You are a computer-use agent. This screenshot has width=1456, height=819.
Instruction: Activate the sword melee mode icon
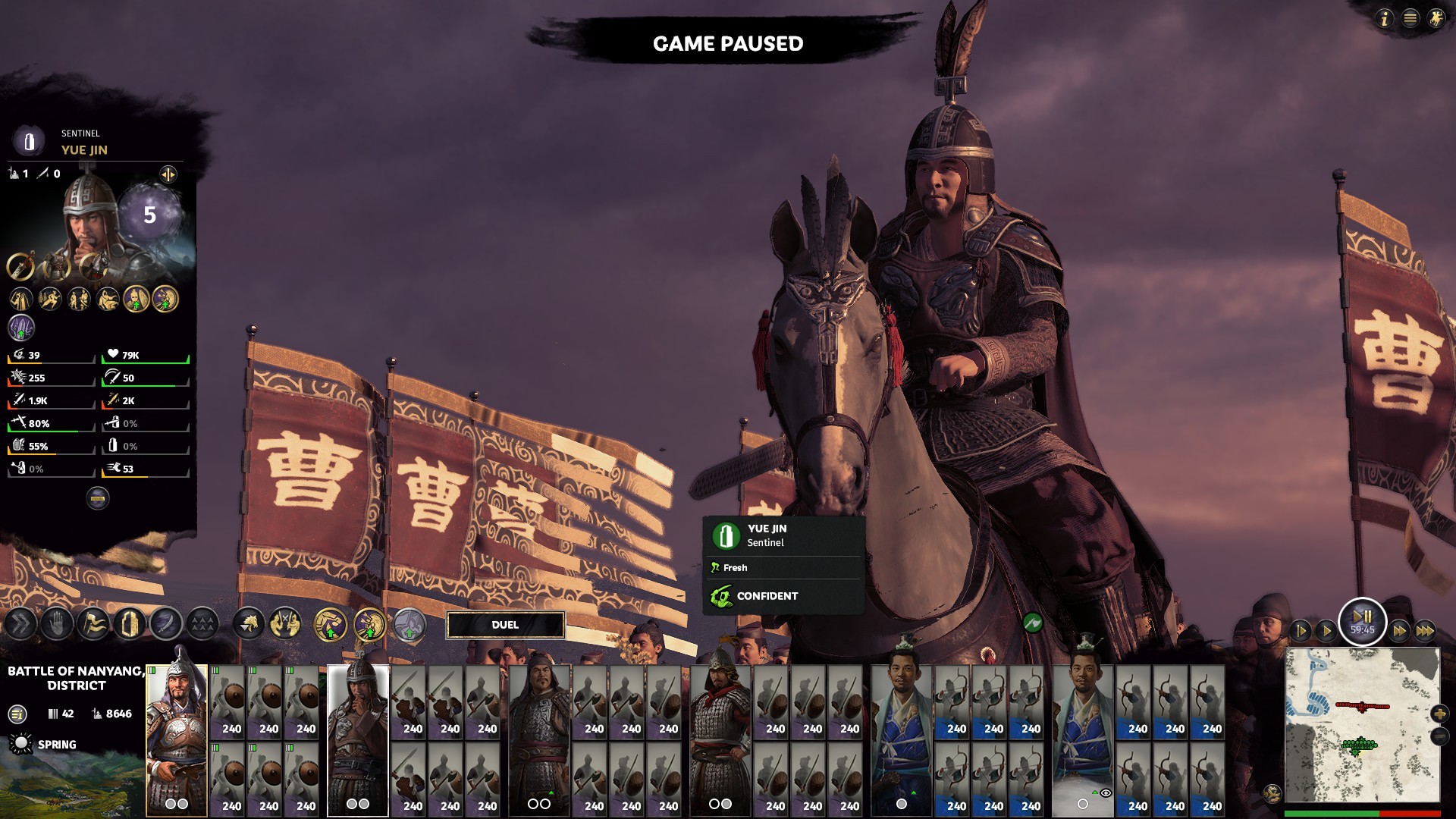coord(166,624)
